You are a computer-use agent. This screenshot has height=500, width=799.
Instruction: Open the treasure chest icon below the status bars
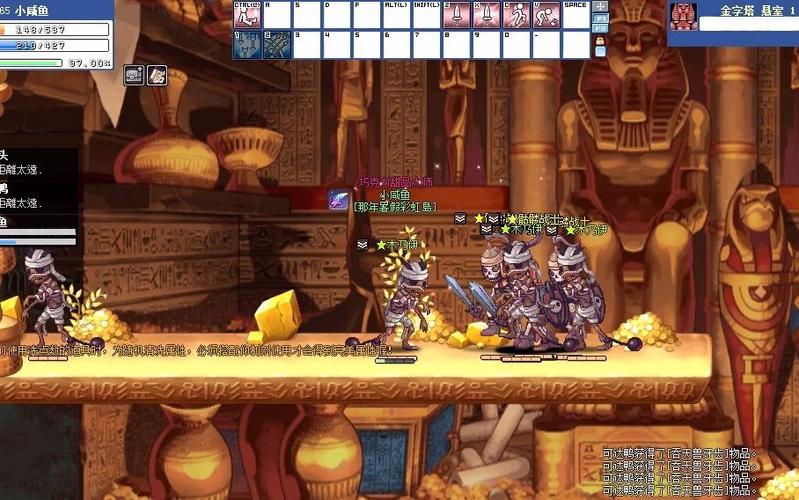click(x=134, y=74)
